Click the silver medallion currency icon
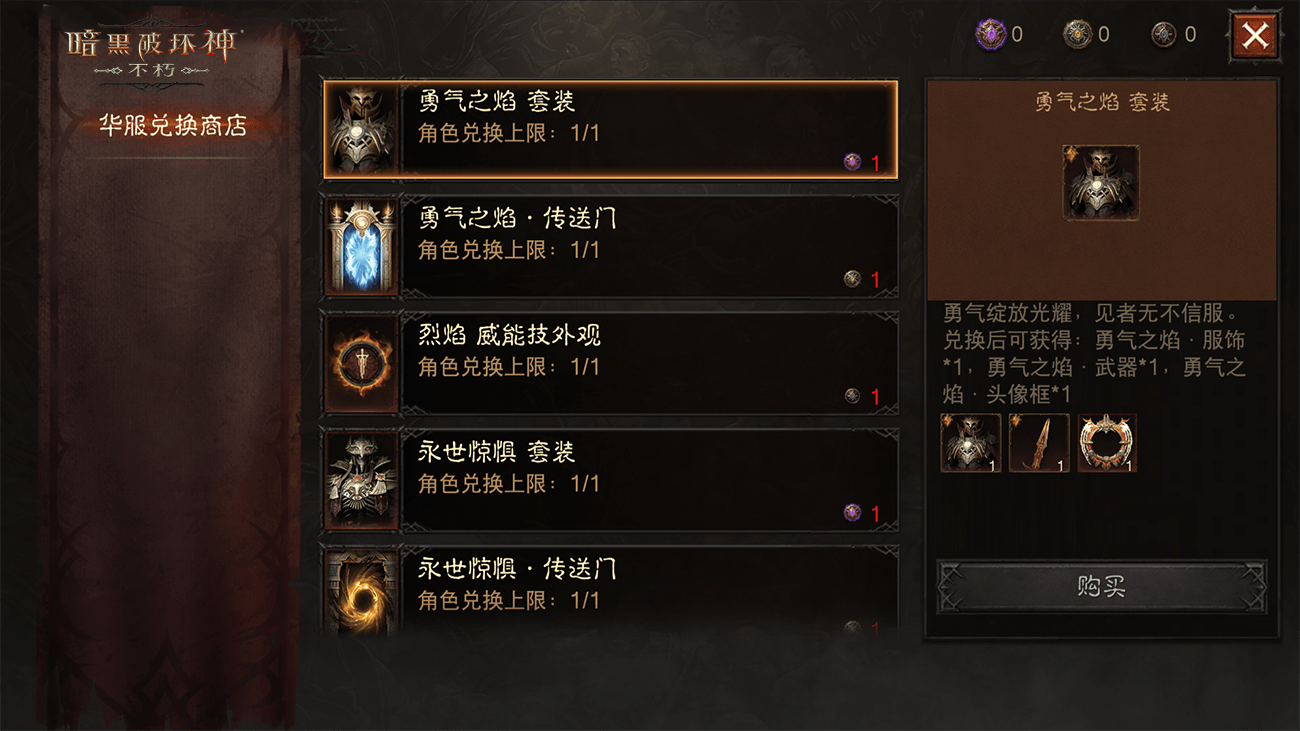1300x731 pixels. (1072, 33)
